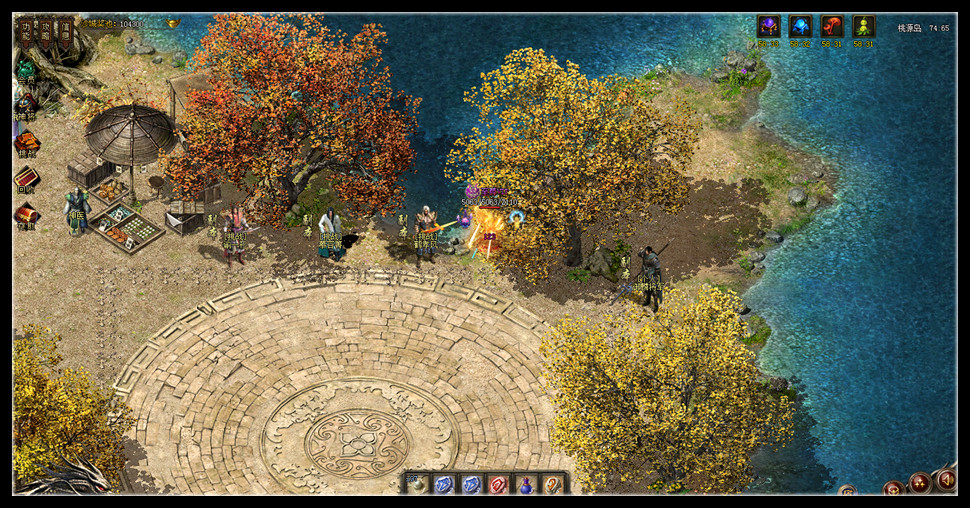Click the gold ingot icon
This screenshot has height=508, width=970.
[x=173, y=23]
